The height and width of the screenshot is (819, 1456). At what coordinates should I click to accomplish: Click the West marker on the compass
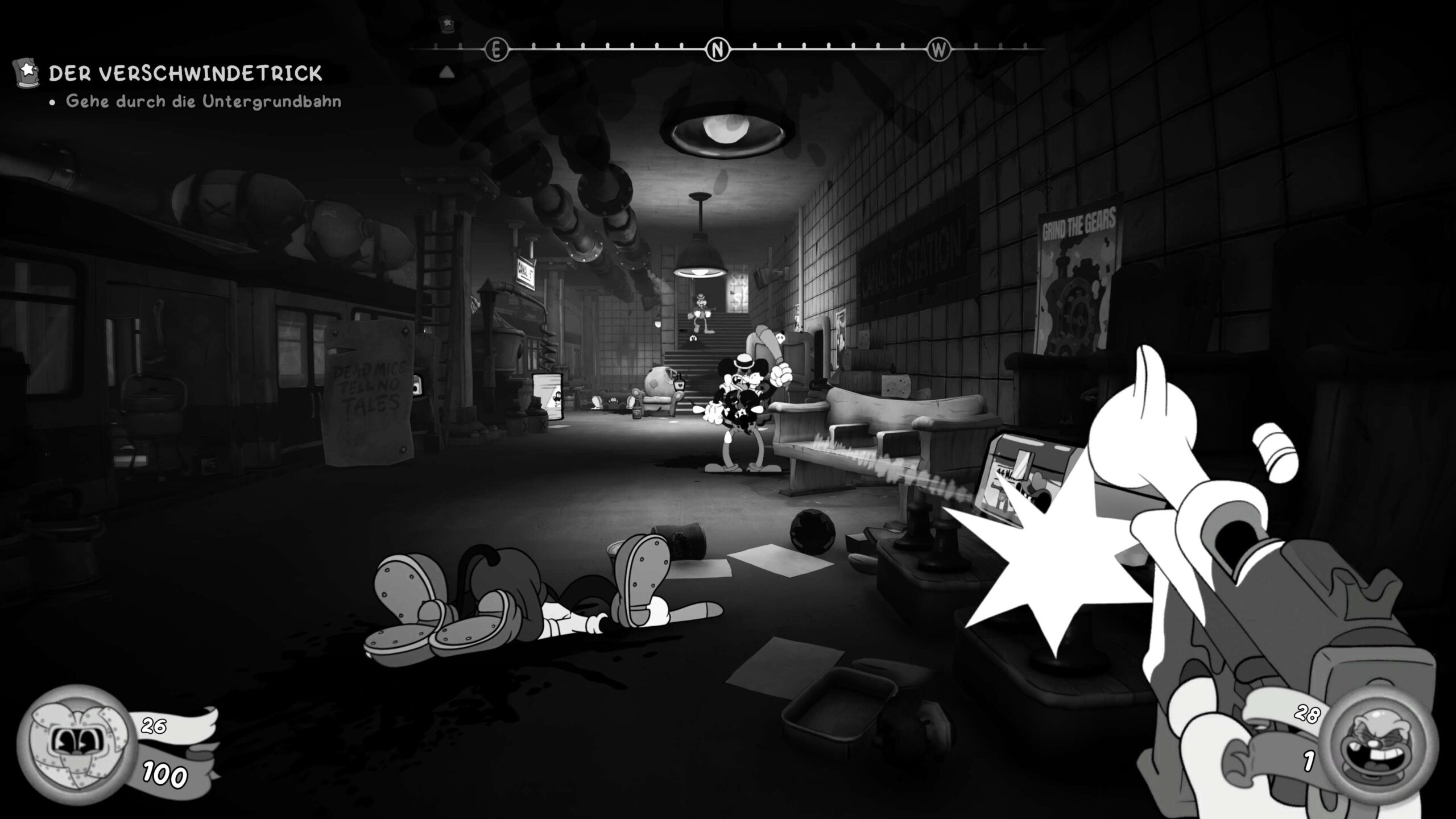[x=938, y=50]
